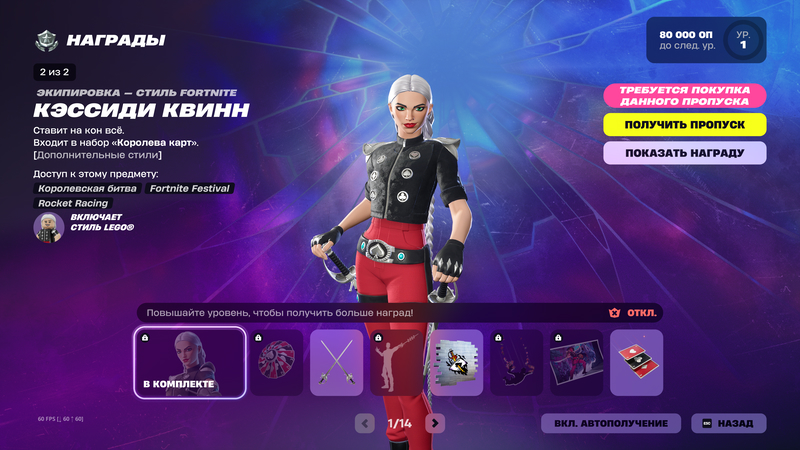Go to the next rewards page arrow

[x=435, y=423]
